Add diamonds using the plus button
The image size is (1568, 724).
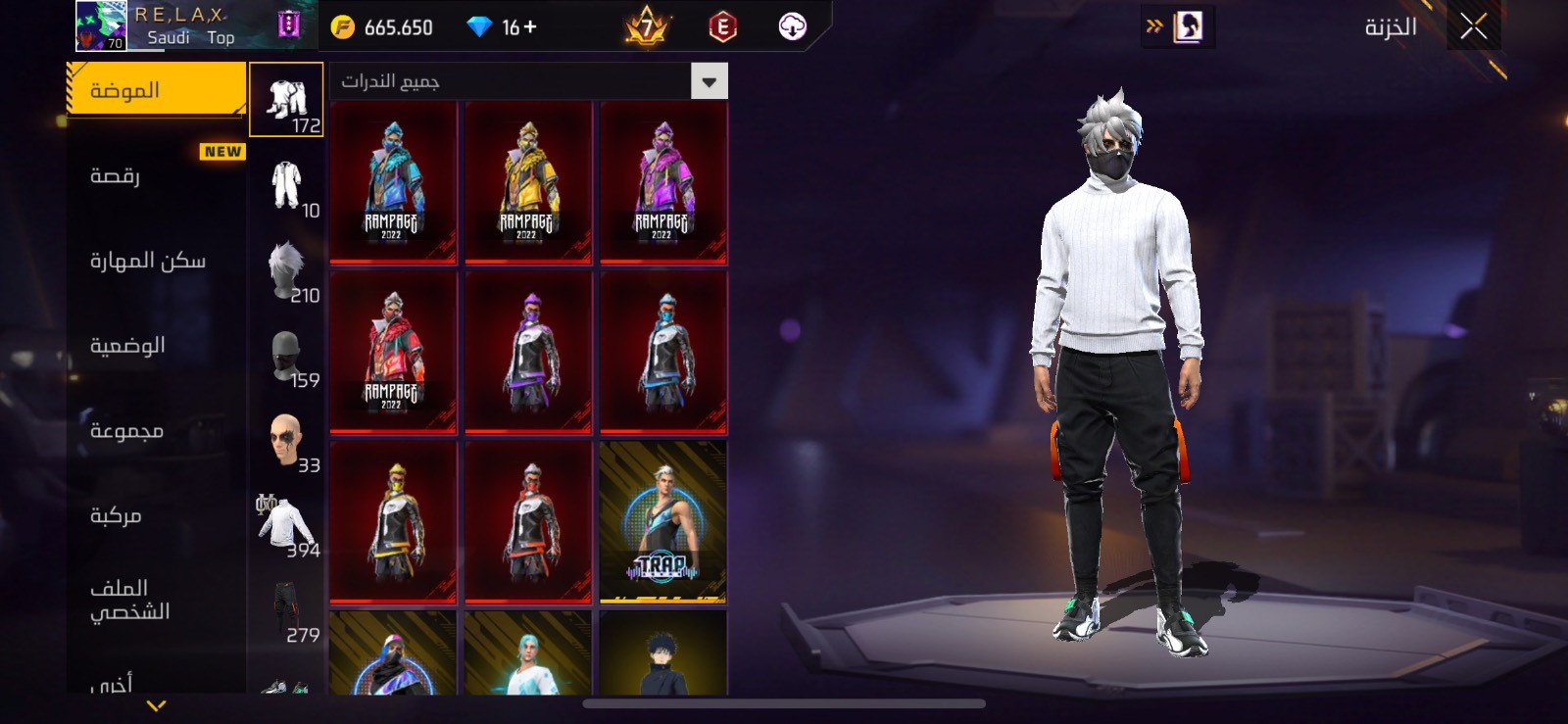point(530,26)
